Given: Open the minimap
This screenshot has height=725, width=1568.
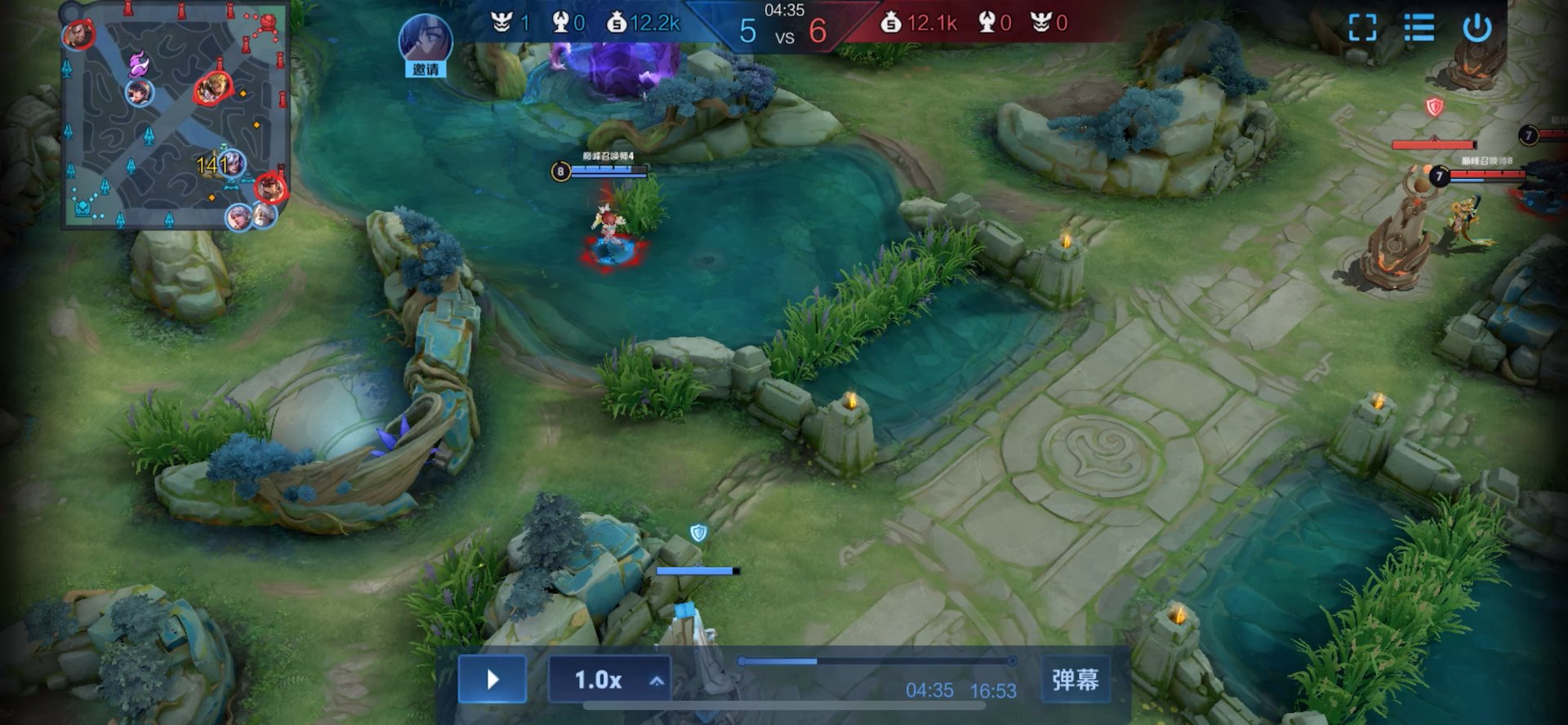Looking at the screenshot, I should (x=175, y=116).
